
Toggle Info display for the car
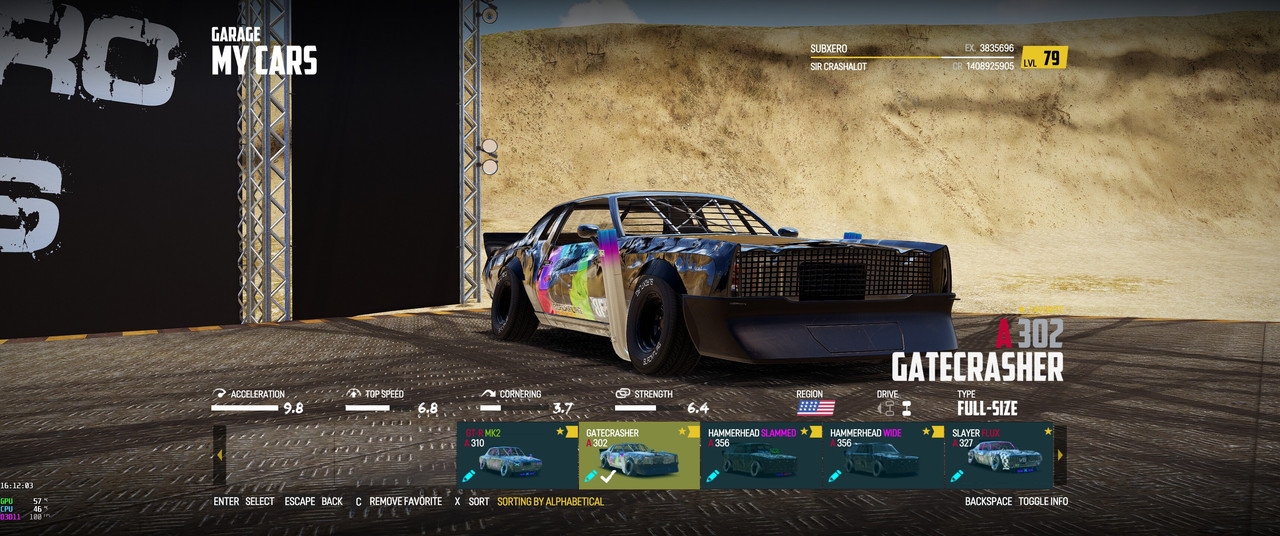pos(1042,501)
